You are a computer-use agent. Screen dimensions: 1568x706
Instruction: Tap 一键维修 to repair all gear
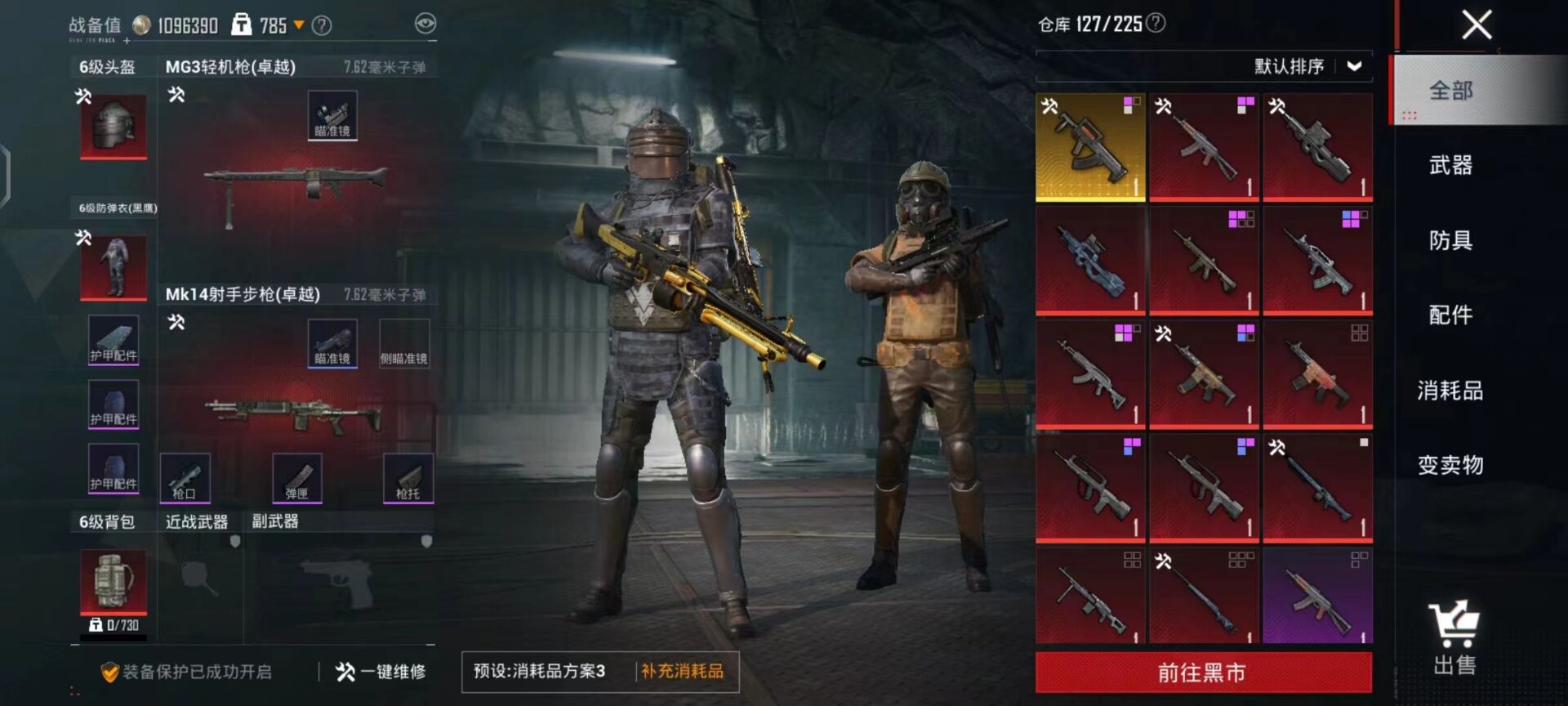click(x=381, y=672)
